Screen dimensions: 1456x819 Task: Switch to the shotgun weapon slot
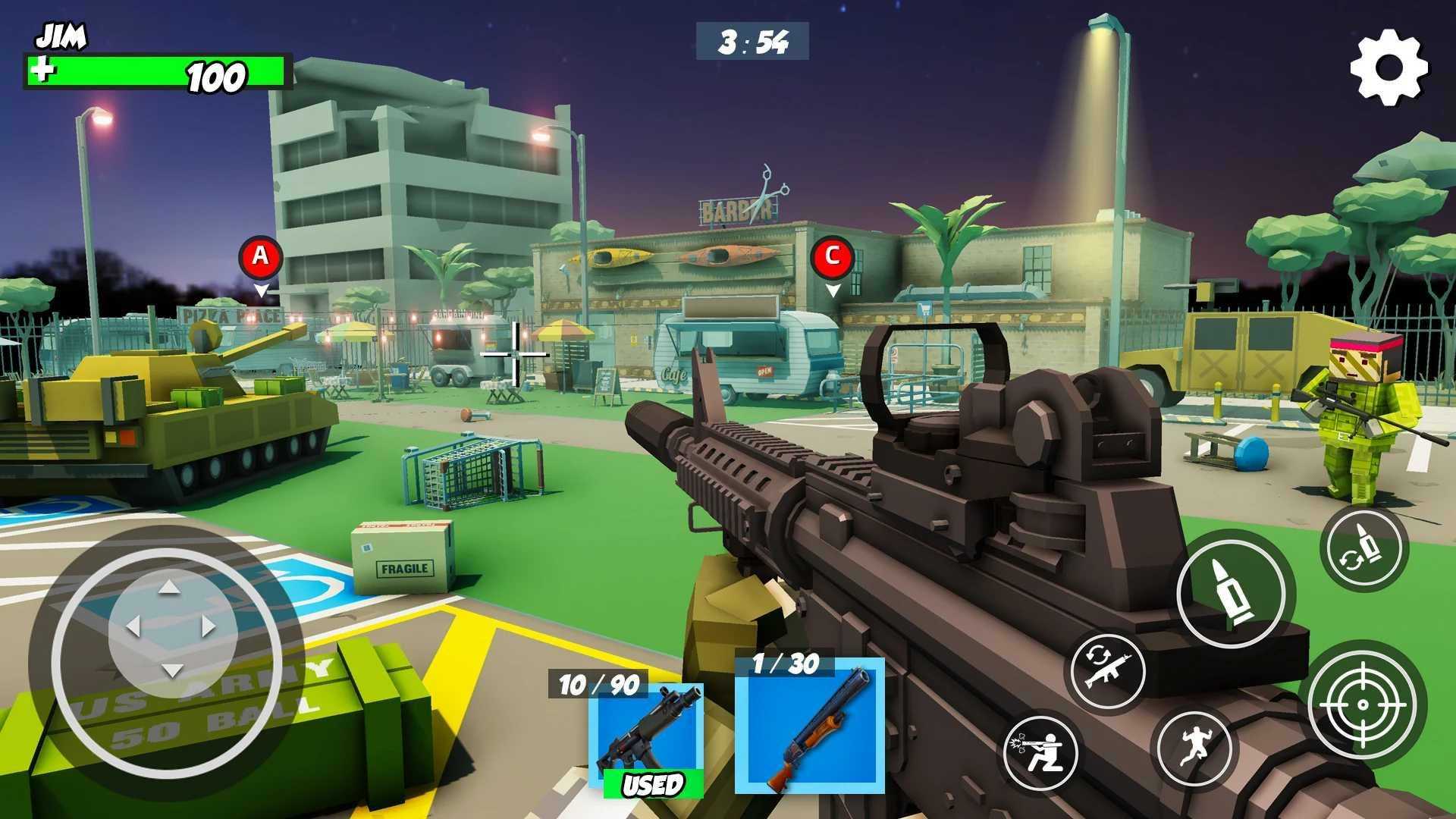point(809,726)
